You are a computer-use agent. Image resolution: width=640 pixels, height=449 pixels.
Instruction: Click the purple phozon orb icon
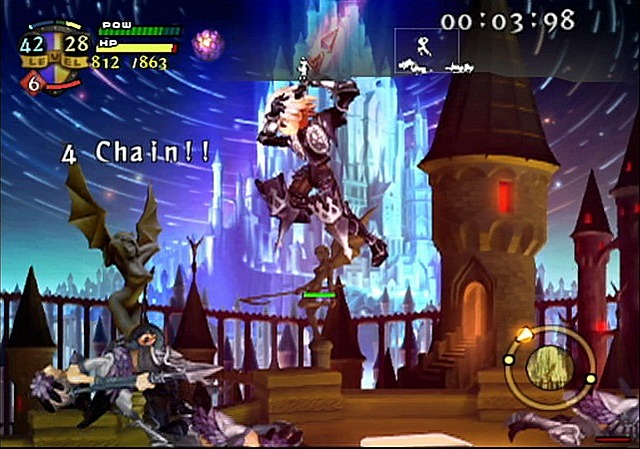208,43
